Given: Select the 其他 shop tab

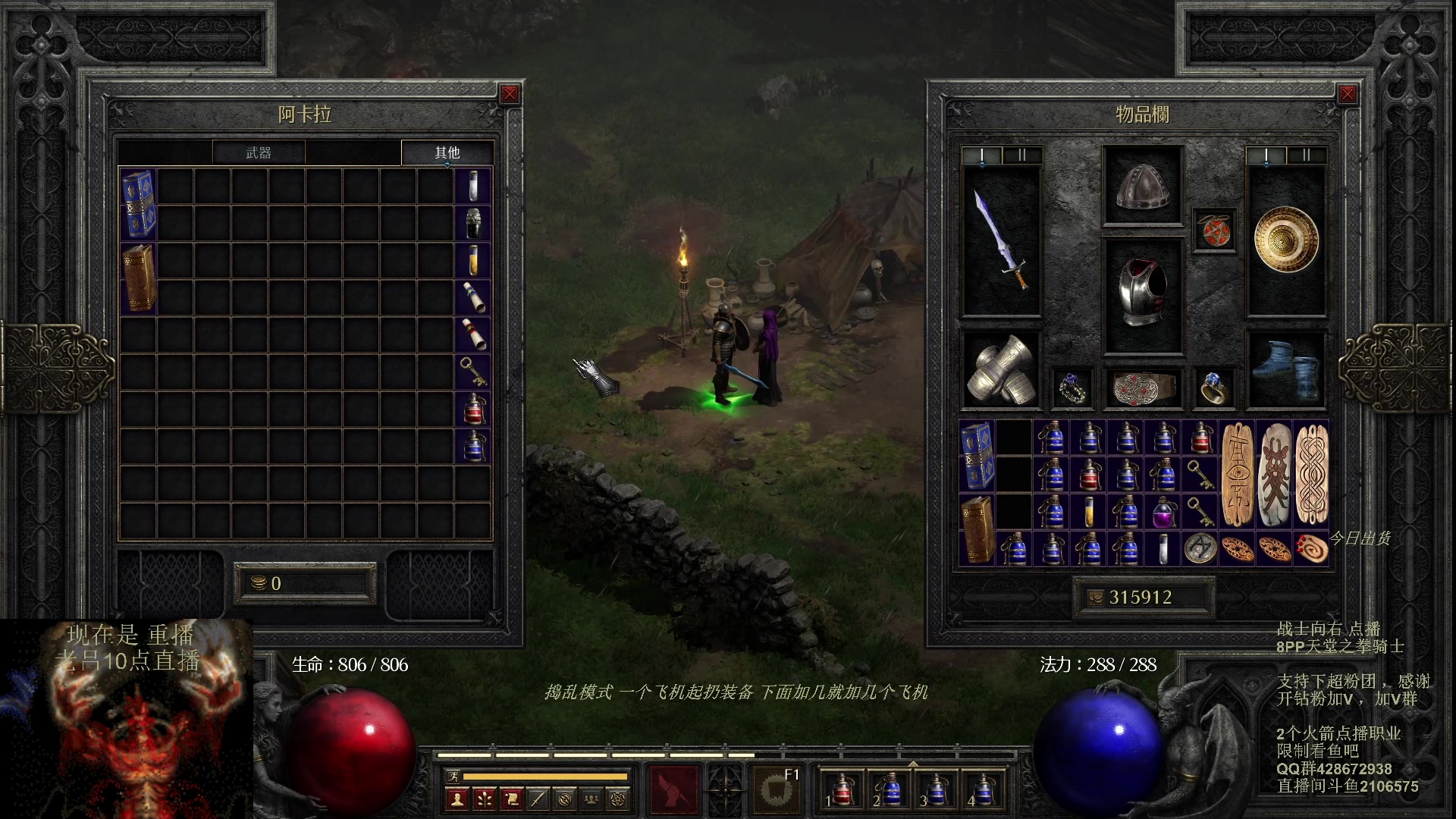Looking at the screenshot, I should [447, 152].
